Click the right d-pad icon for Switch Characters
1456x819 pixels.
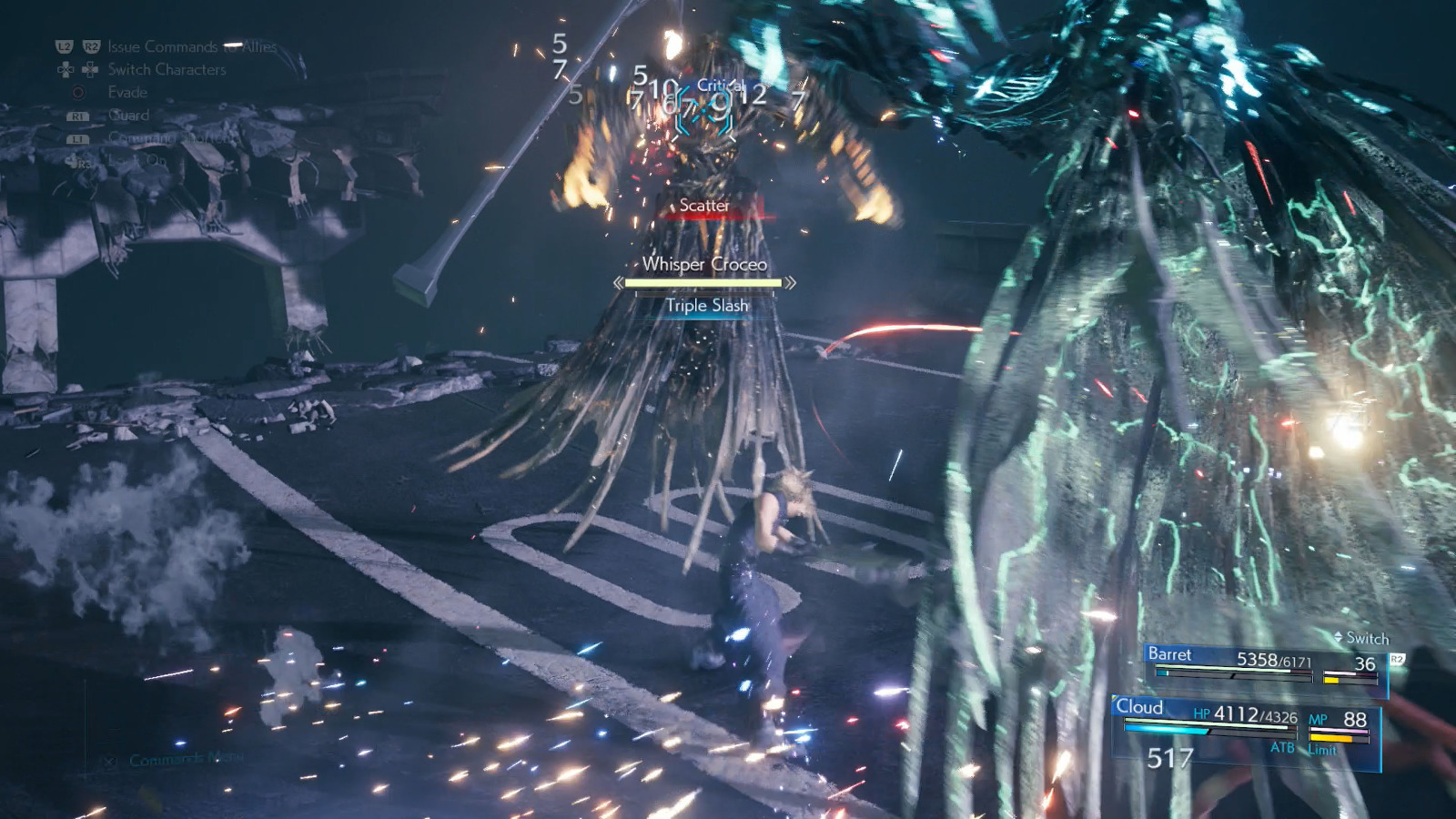click(90, 70)
